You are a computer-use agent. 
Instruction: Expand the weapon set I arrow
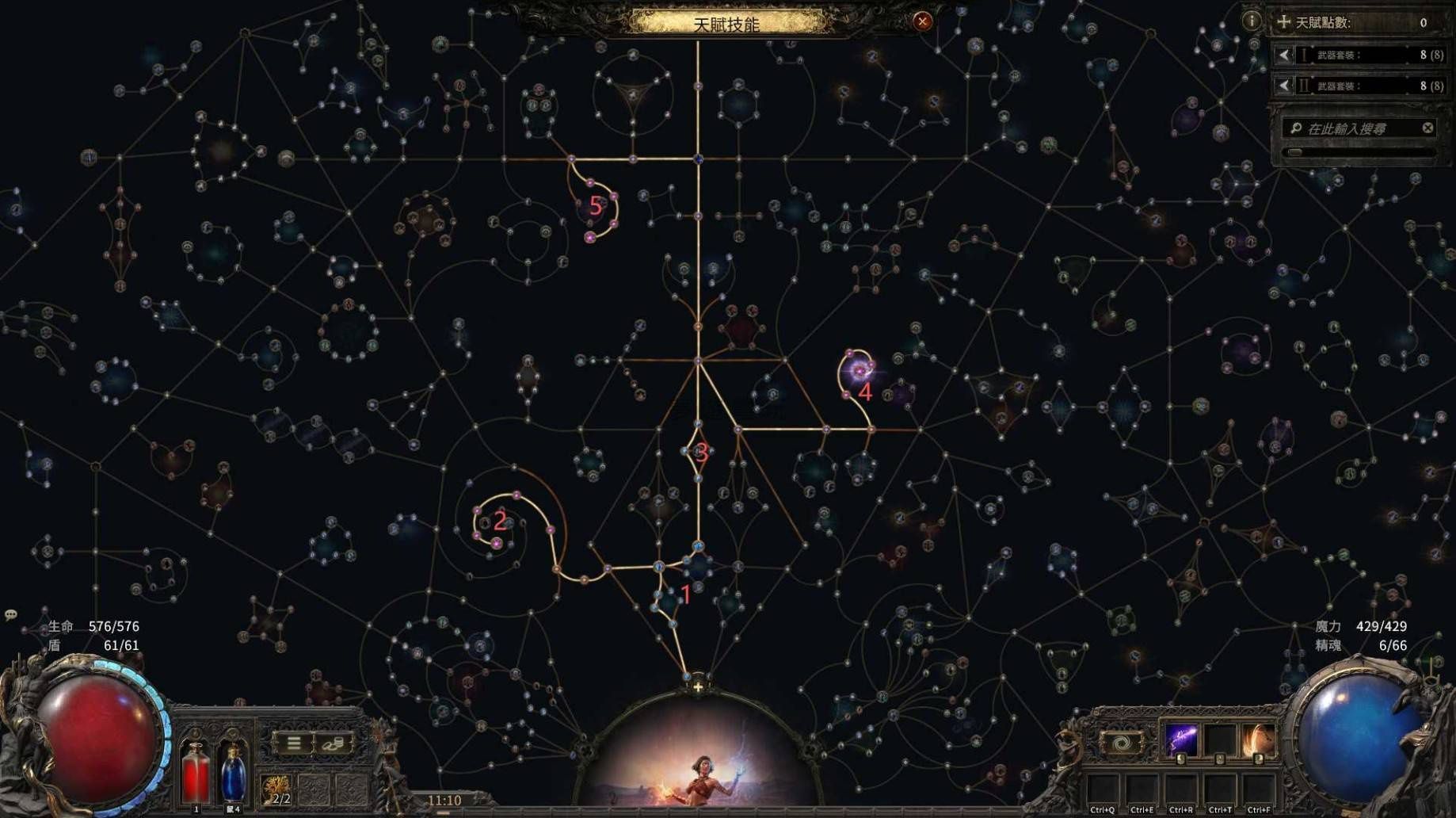[x=1284, y=55]
